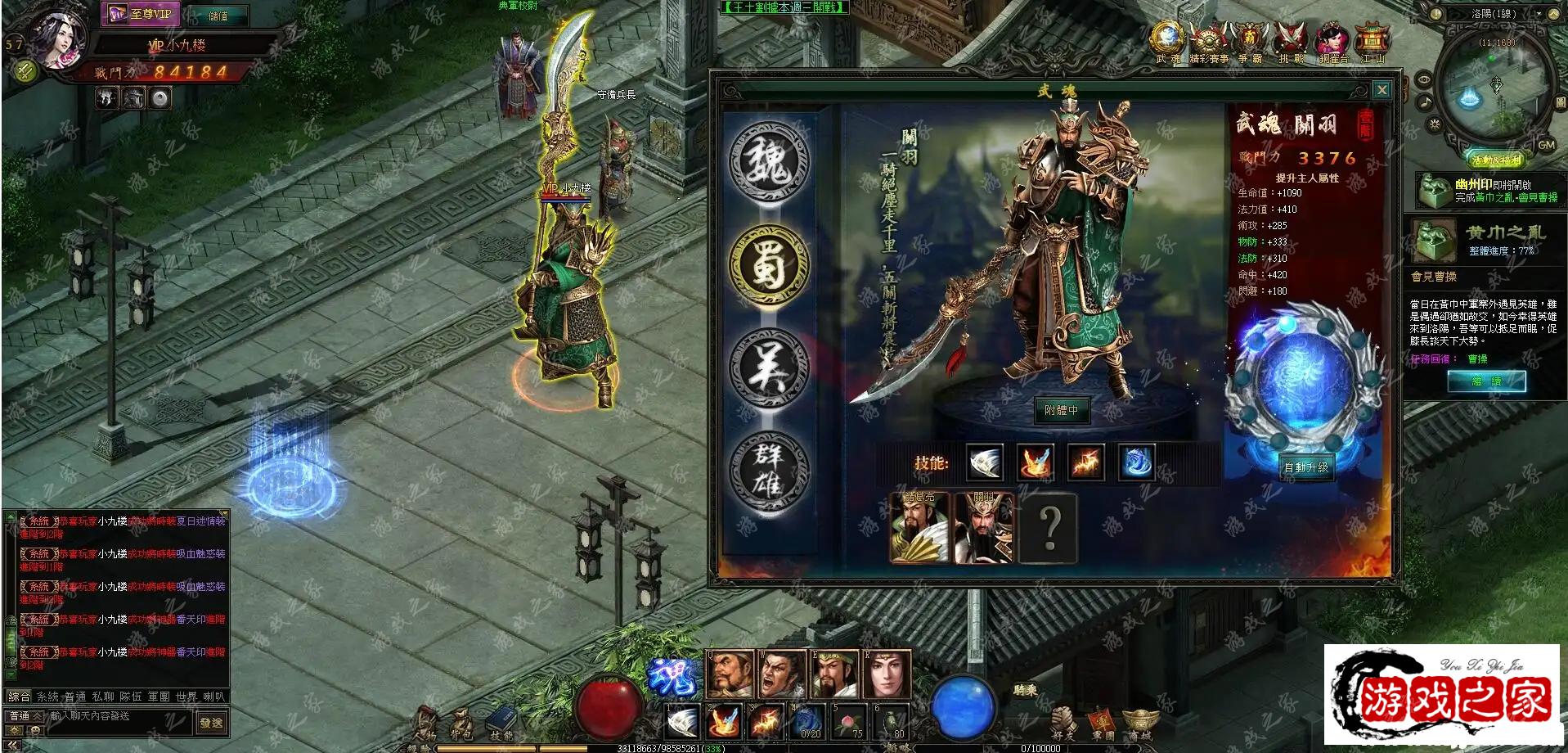The image size is (1568, 753).
Task: Open the 好友 friends list
Action: [x=1063, y=724]
